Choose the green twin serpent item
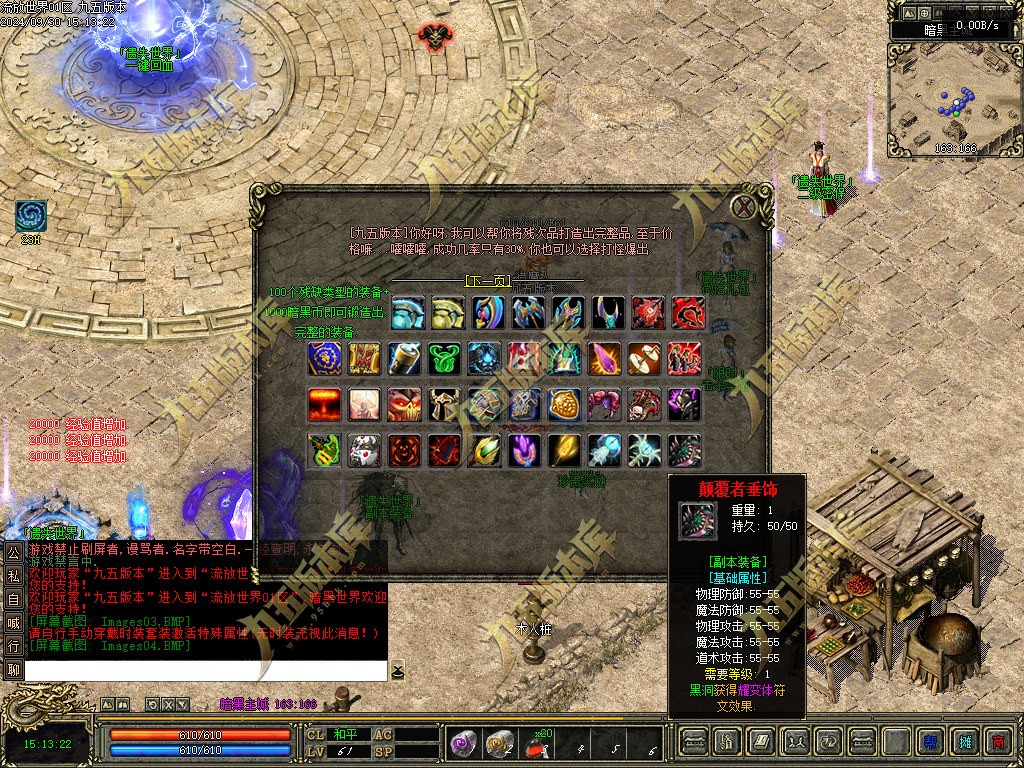1024x768 pixels. (x=445, y=358)
